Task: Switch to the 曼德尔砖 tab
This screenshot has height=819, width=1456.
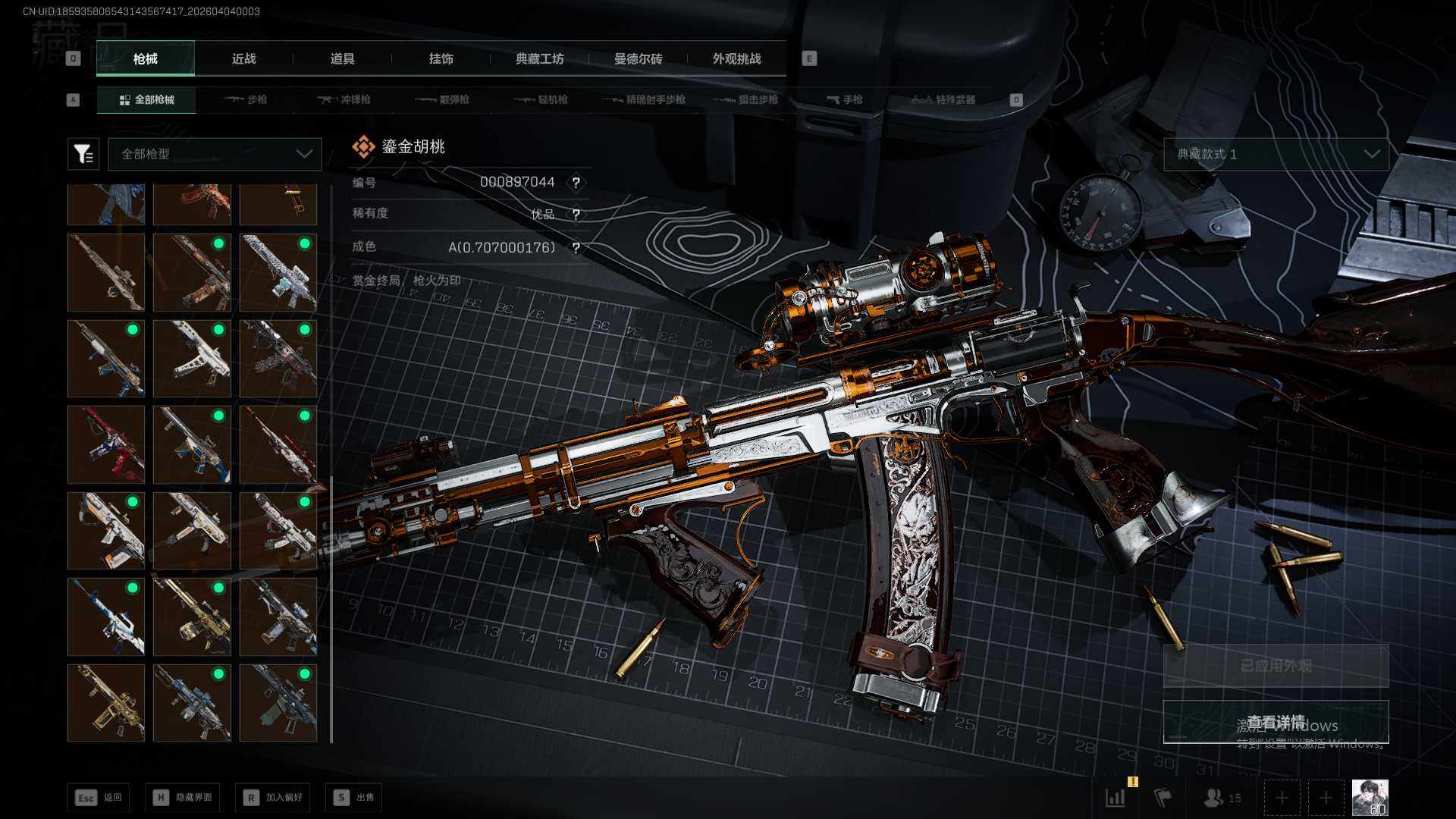Action: (638, 59)
